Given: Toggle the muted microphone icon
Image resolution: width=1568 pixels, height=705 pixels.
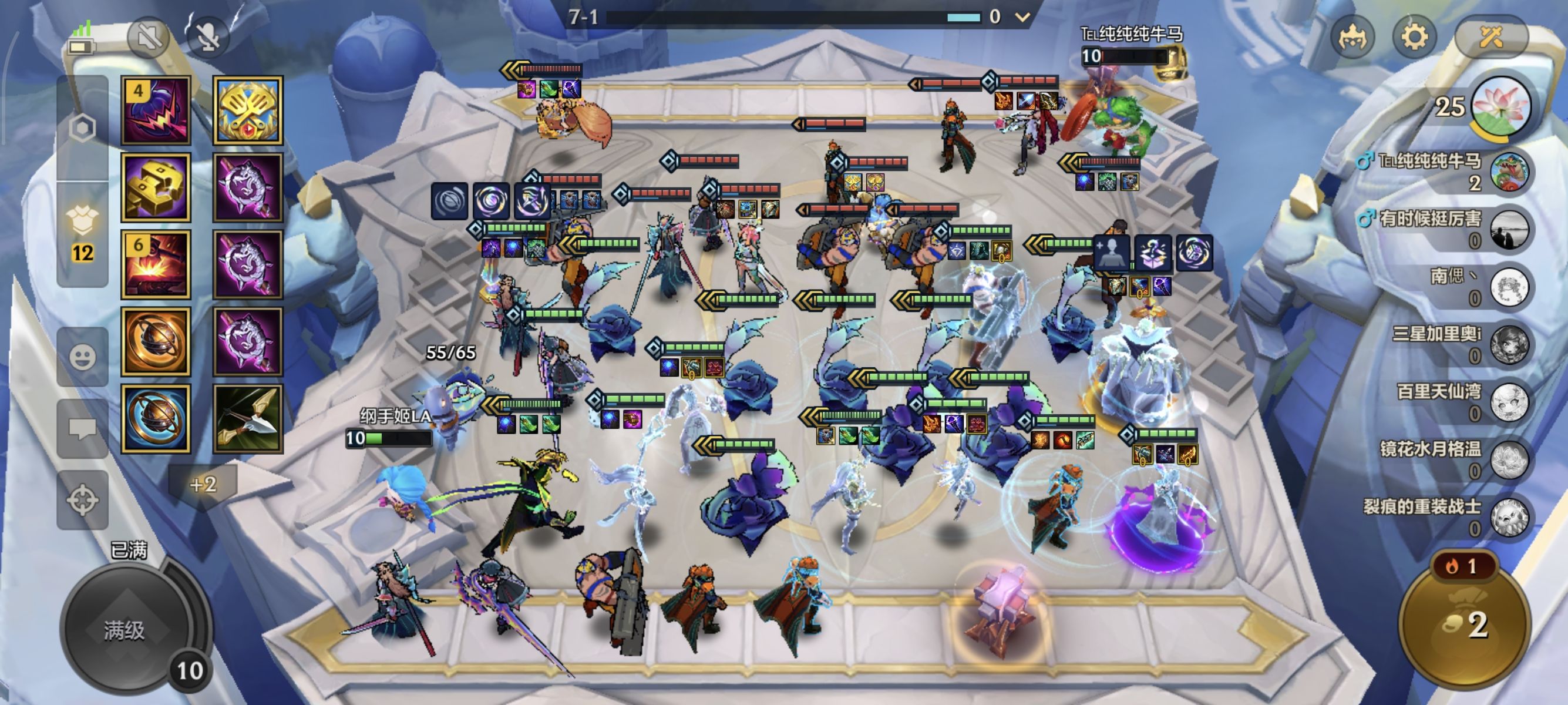Looking at the screenshot, I should click(208, 38).
